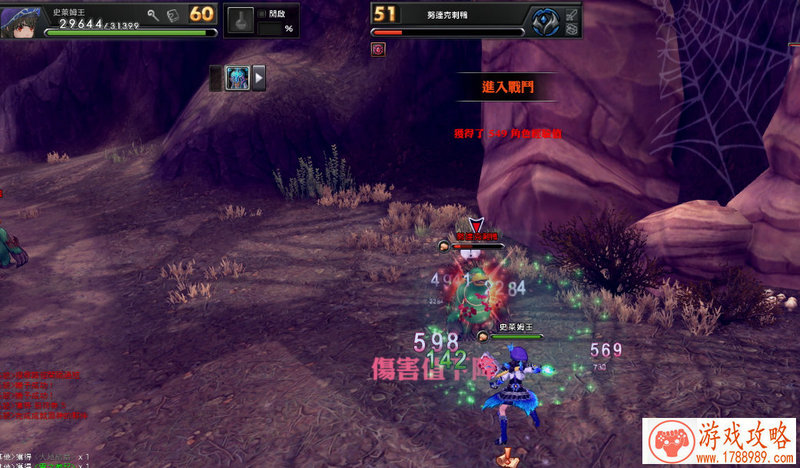Screen dimensions: 800x468
Task: Expand the buff bar arrow
Action: point(258,77)
